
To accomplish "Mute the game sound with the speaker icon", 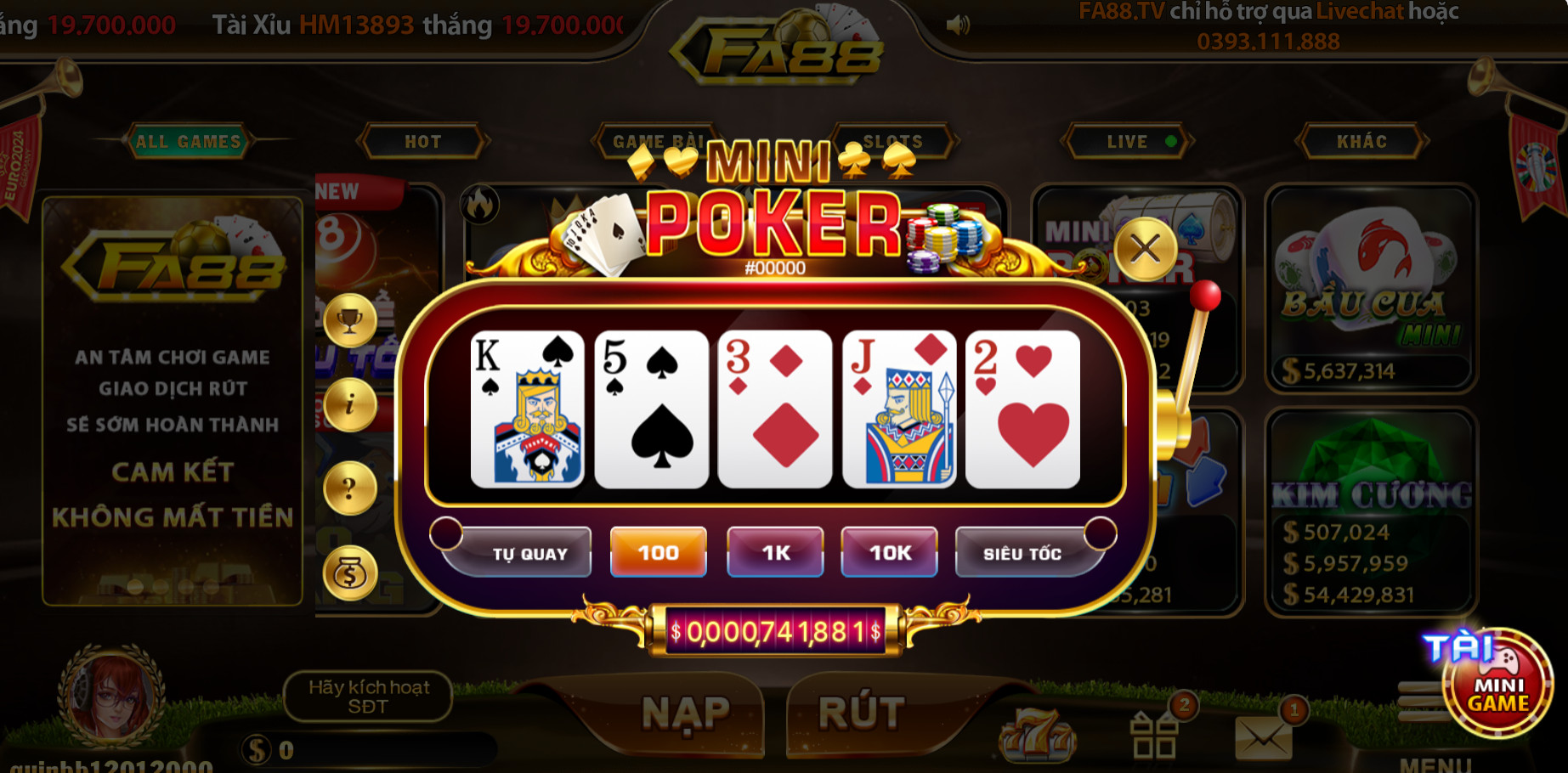I will click(959, 23).
